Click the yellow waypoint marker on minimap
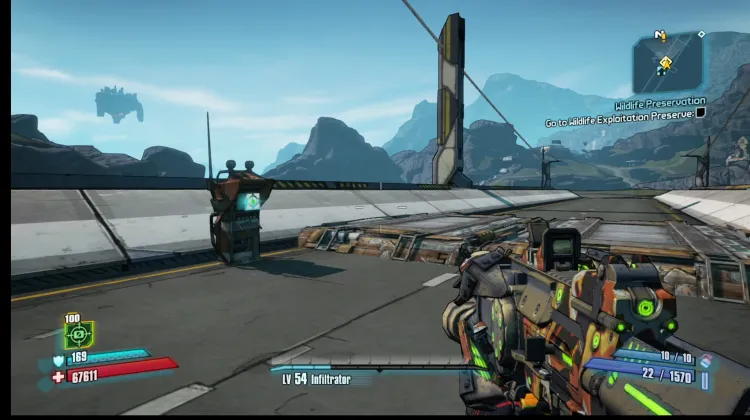Screen dimensions: 750x420 665,63
